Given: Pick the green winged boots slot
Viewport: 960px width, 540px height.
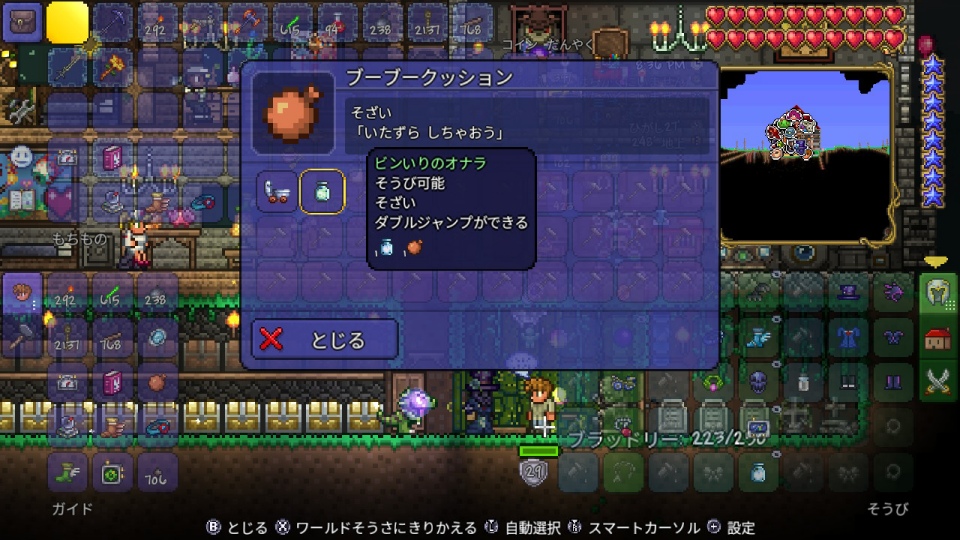Looking at the screenshot, I should (67, 472).
